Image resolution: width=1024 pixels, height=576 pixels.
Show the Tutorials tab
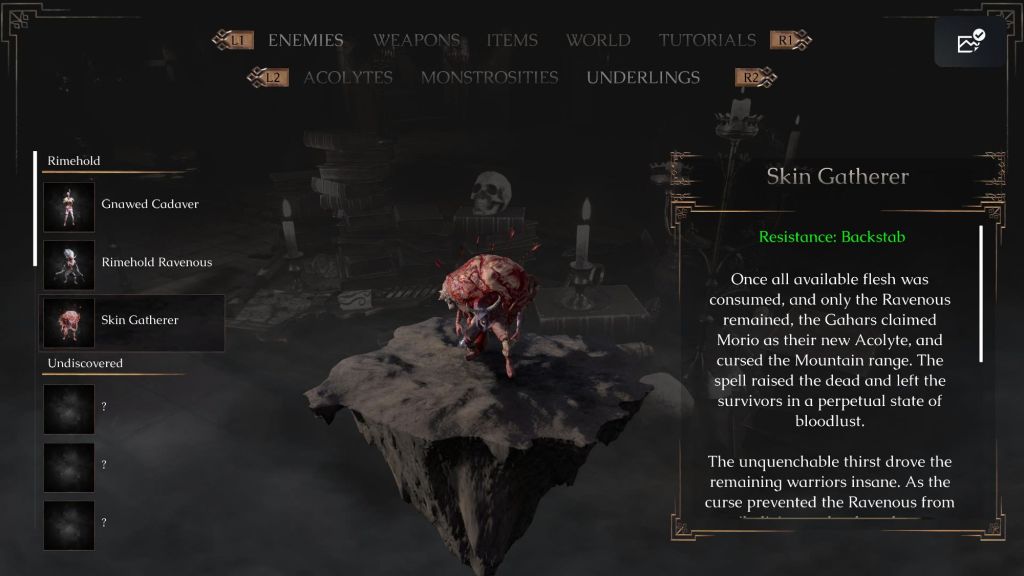click(x=707, y=41)
